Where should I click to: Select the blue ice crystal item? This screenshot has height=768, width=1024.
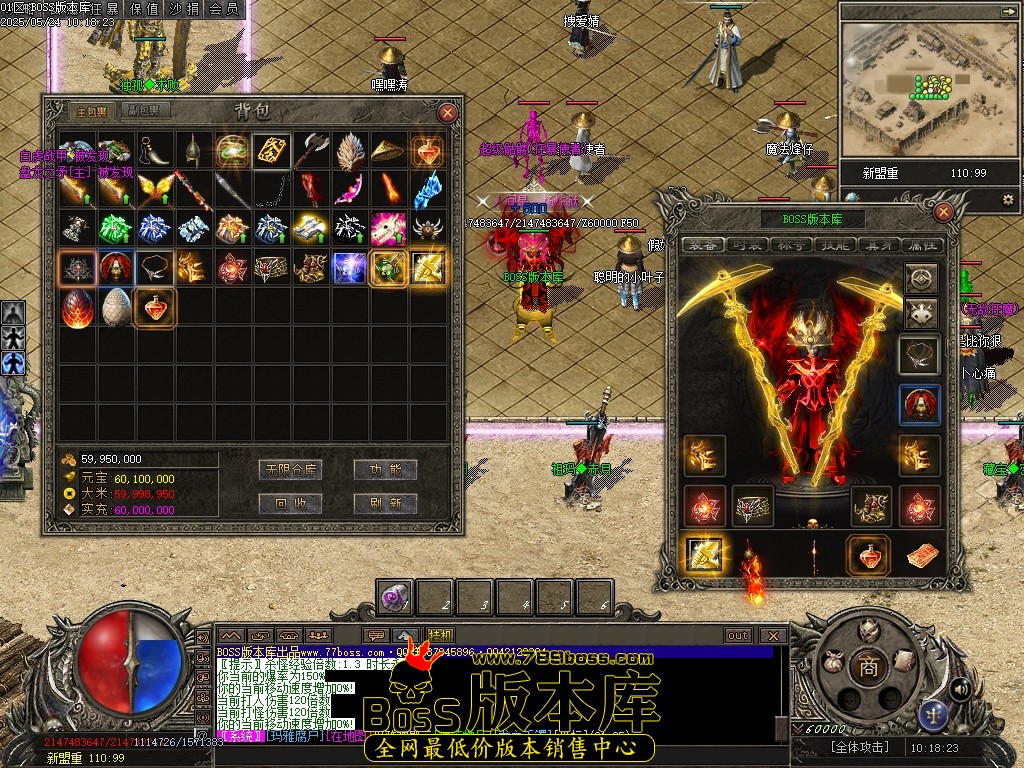click(x=427, y=190)
